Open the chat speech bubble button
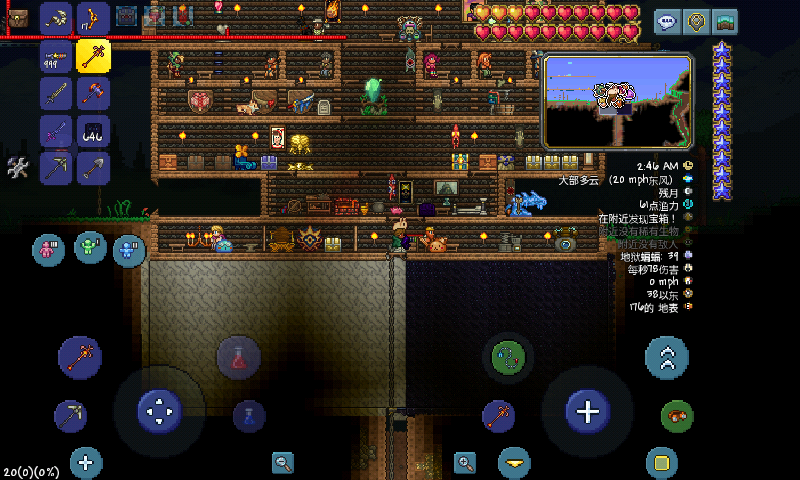The image size is (800, 480). click(x=667, y=20)
